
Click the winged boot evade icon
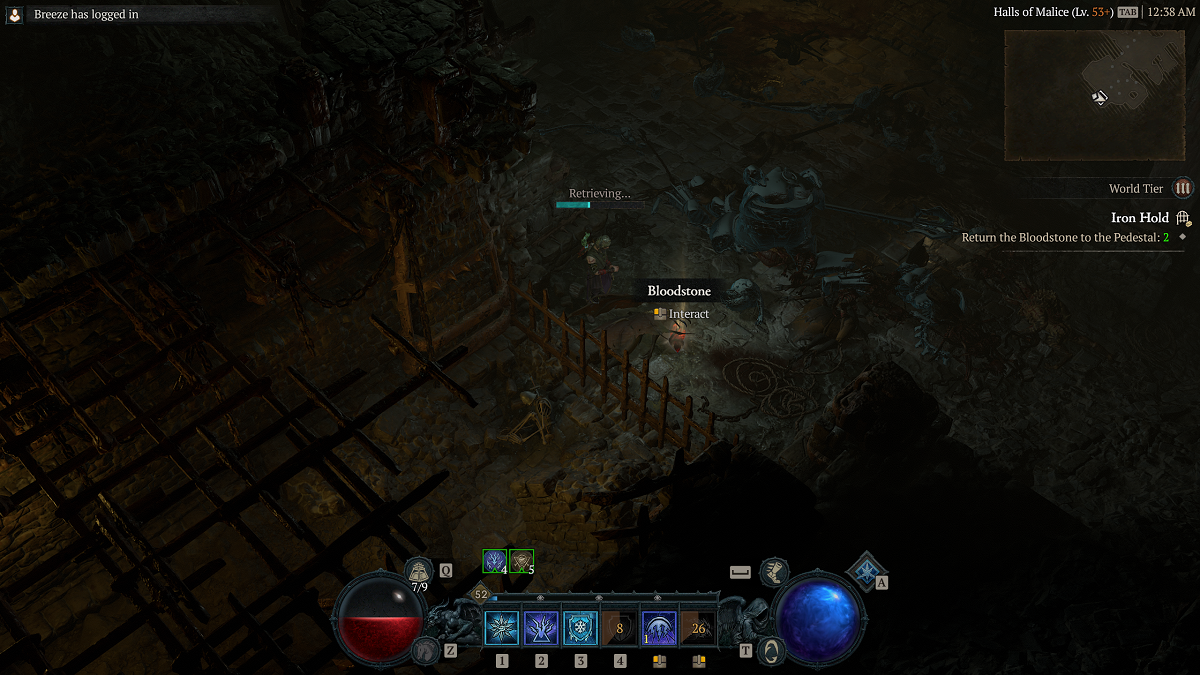pos(773,572)
